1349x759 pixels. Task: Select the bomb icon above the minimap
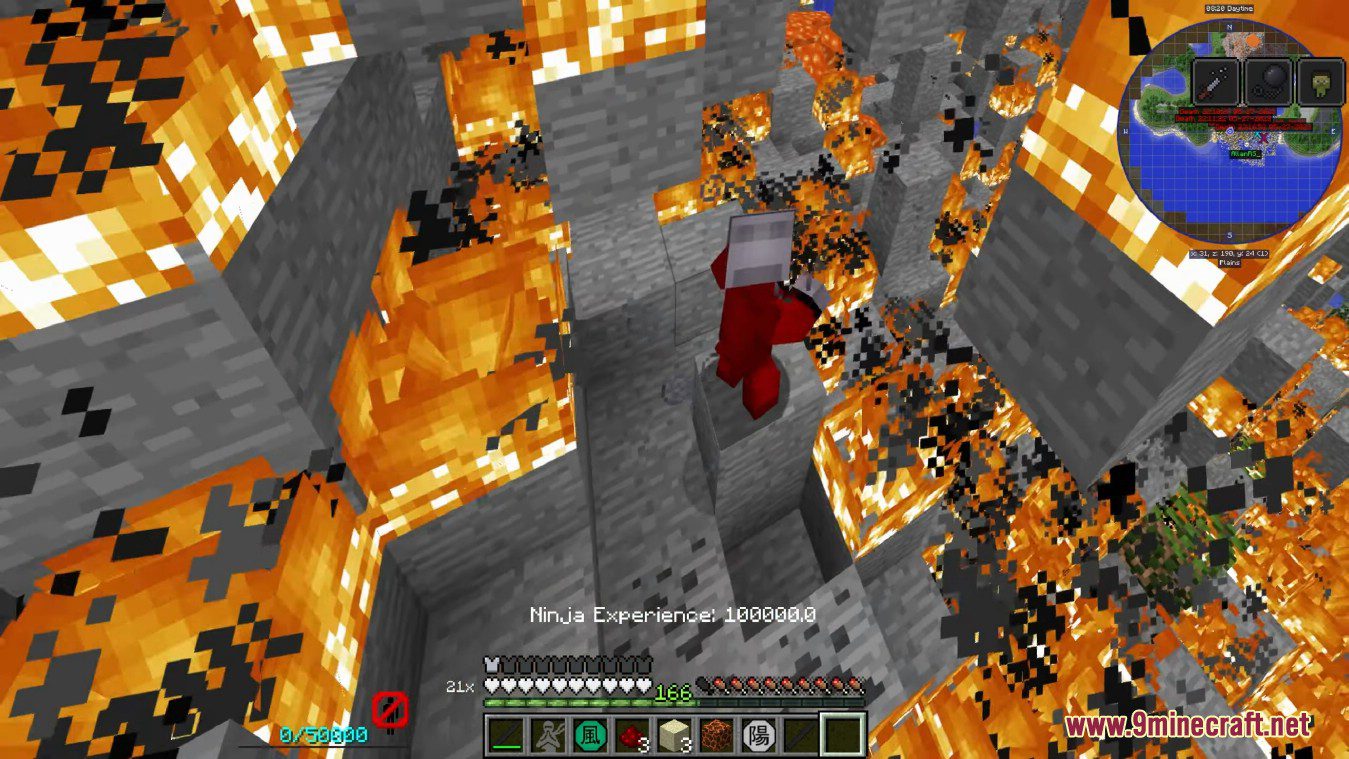[x=1270, y=81]
